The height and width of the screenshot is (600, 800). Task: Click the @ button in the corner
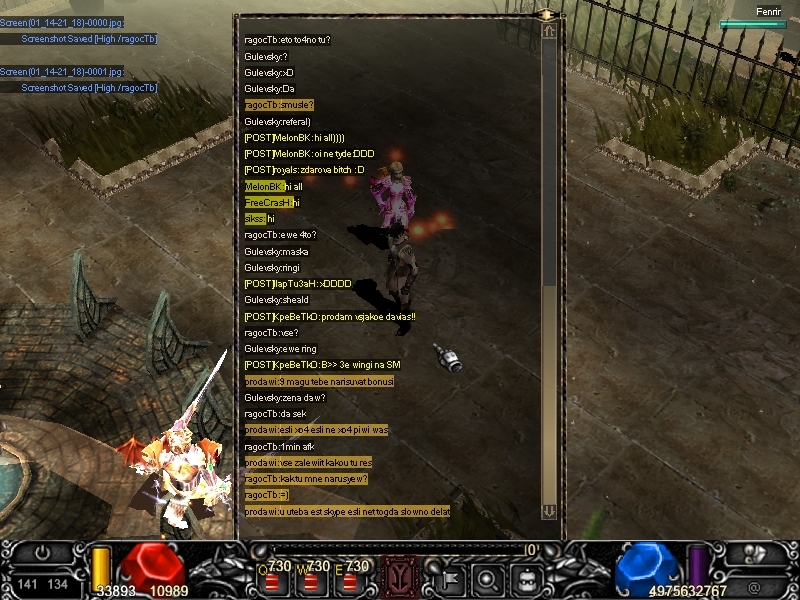click(753, 585)
